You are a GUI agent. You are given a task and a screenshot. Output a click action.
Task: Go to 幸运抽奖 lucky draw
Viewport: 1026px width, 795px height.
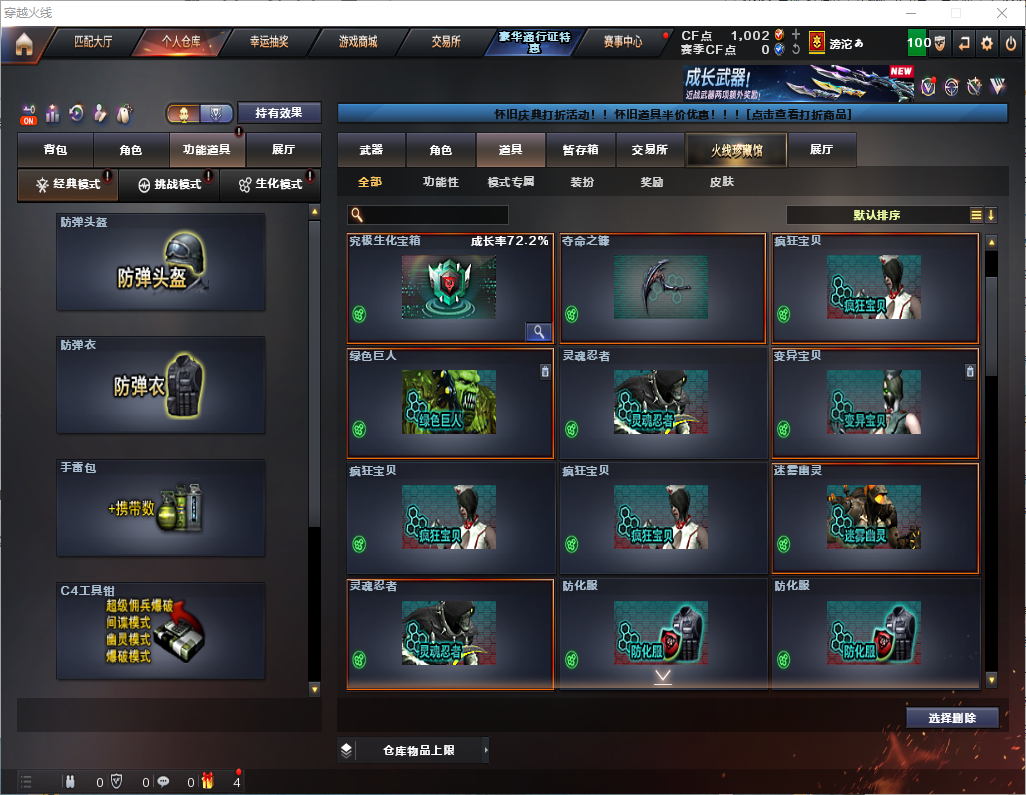(x=268, y=42)
